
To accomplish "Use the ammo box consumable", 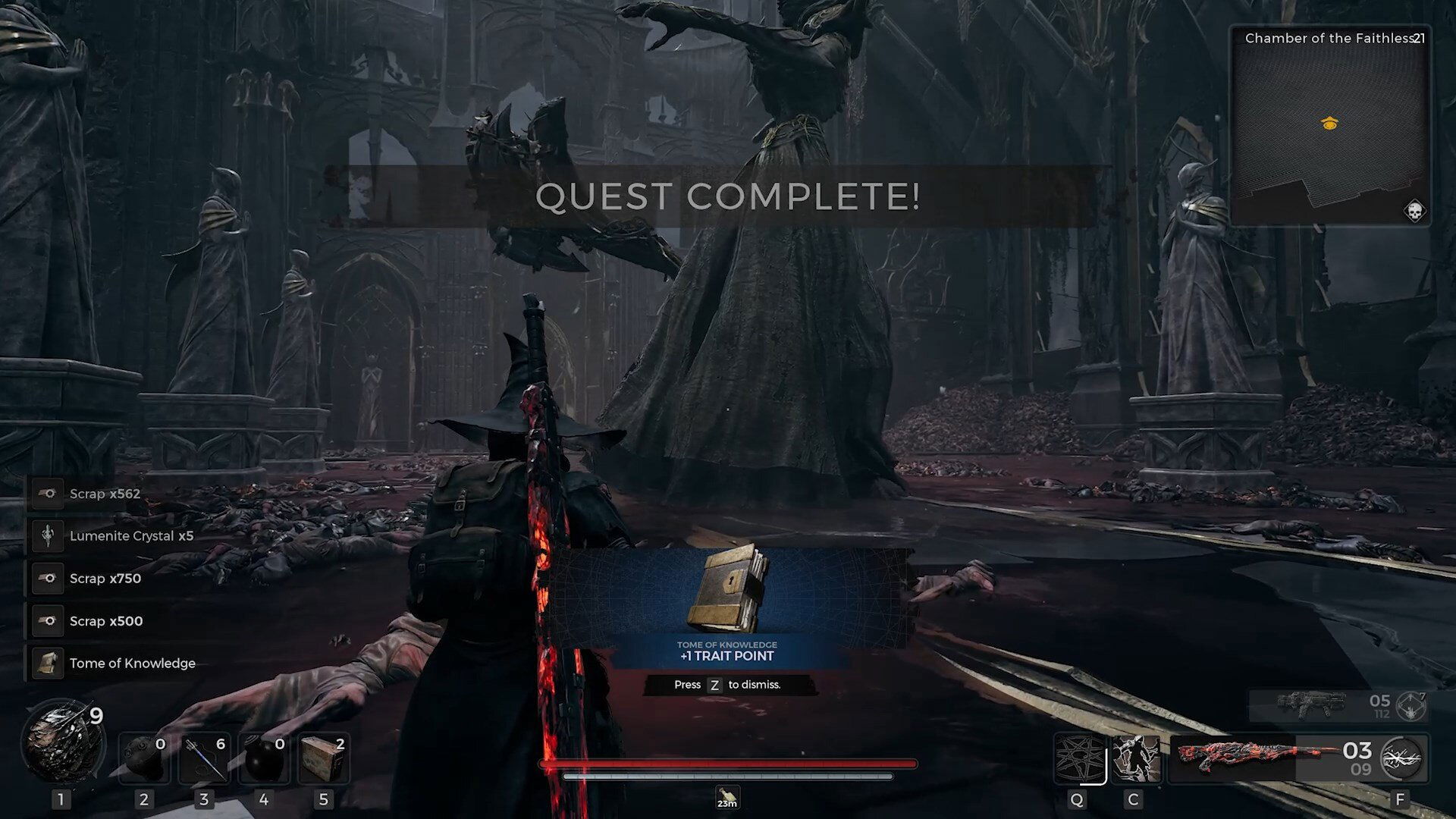I will (324, 758).
